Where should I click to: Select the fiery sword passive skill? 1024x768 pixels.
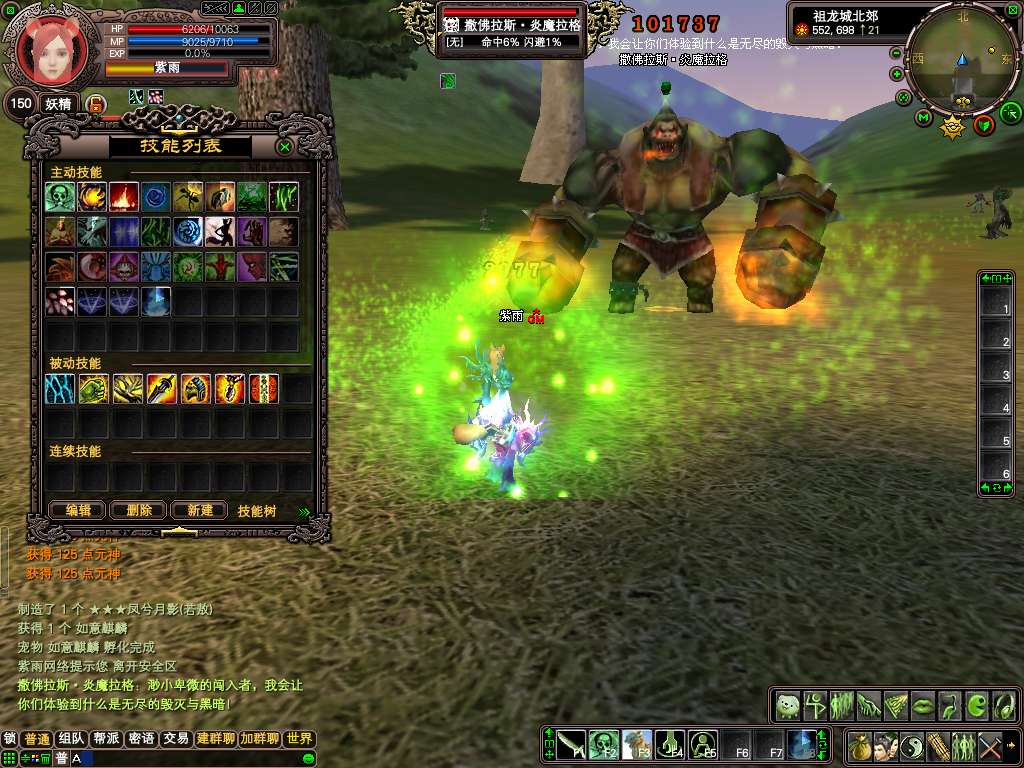[x=162, y=389]
